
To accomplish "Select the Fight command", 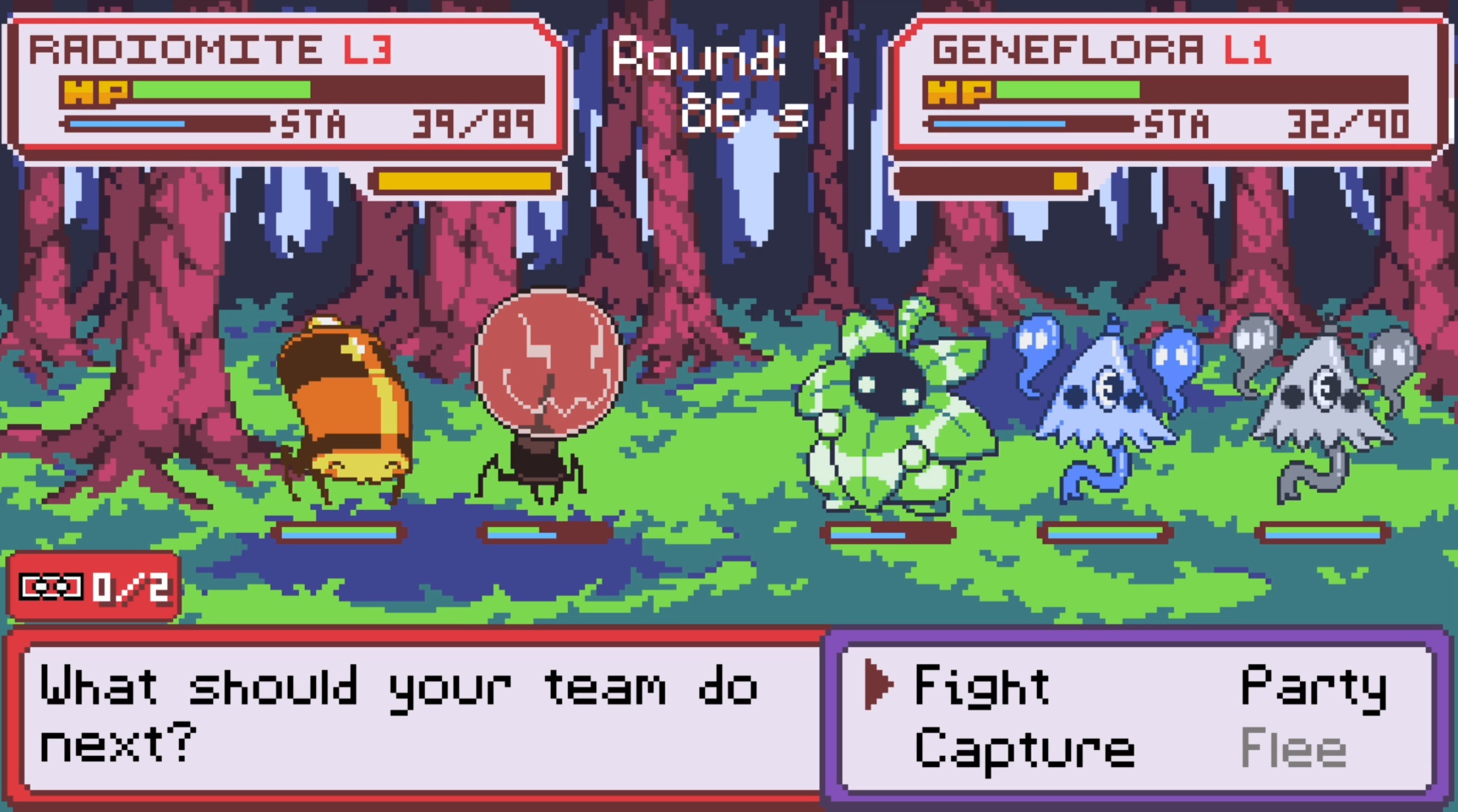I will click(x=981, y=686).
